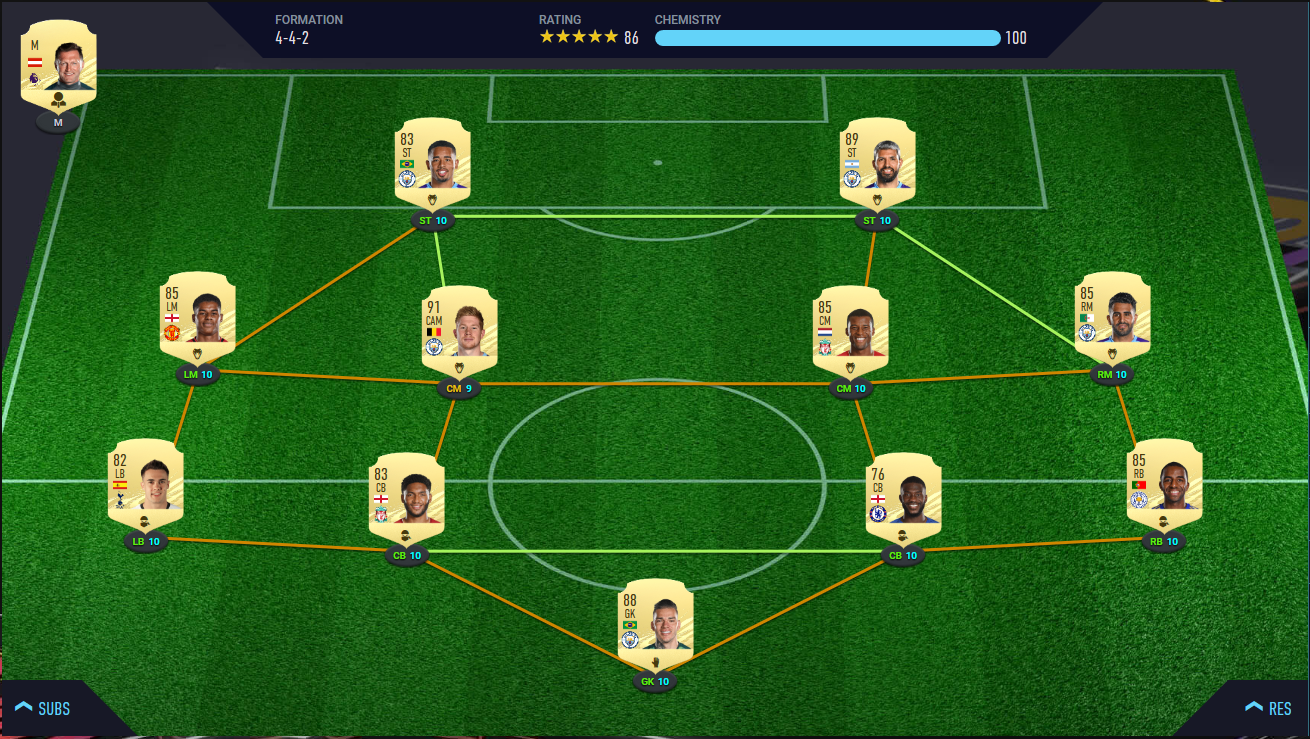The height and width of the screenshot is (739, 1310).
Task: Open the SUBS bench panel
Action: [43, 708]
